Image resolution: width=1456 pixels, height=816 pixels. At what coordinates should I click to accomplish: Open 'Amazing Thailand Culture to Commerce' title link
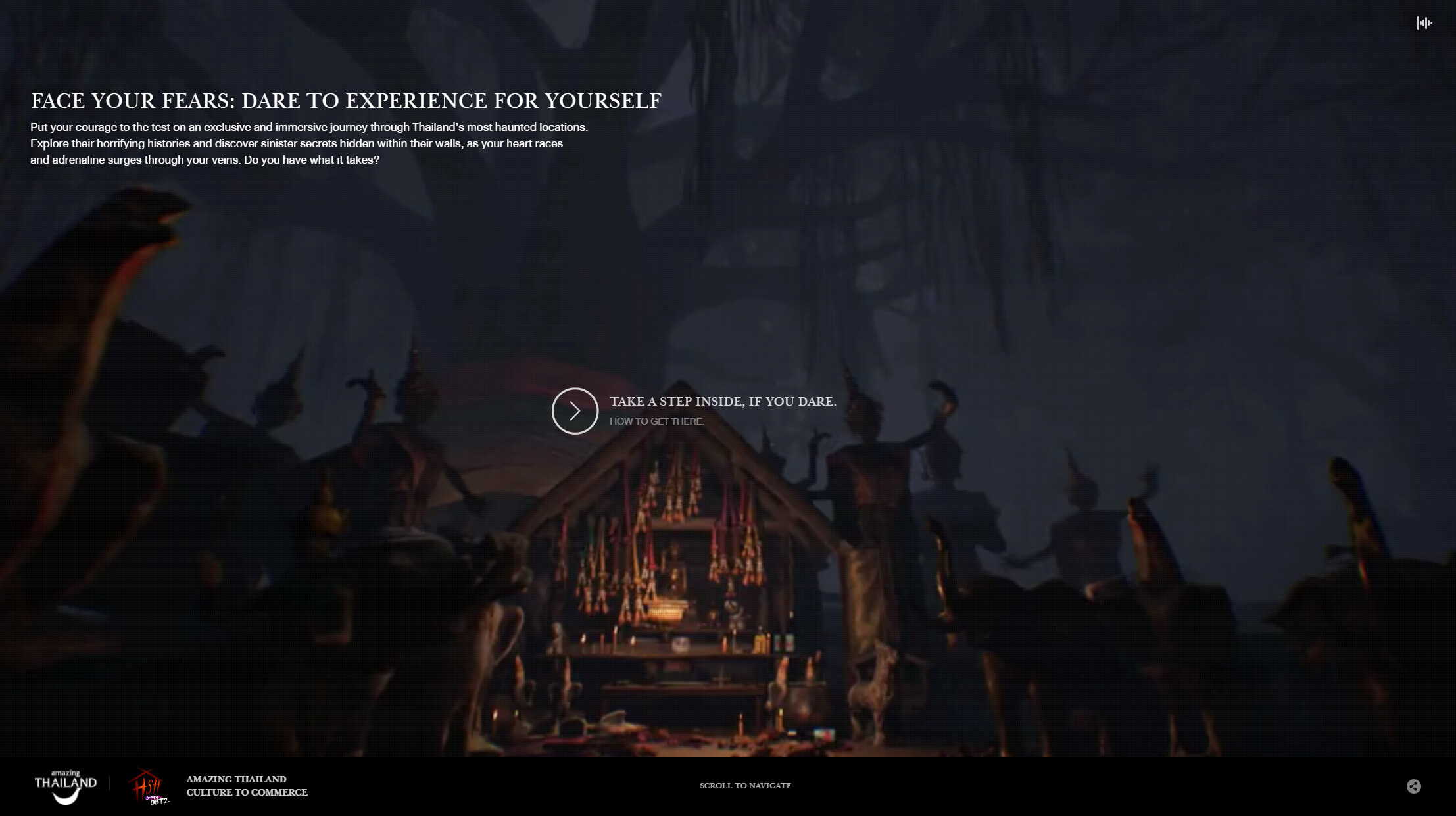click(247, 786)
